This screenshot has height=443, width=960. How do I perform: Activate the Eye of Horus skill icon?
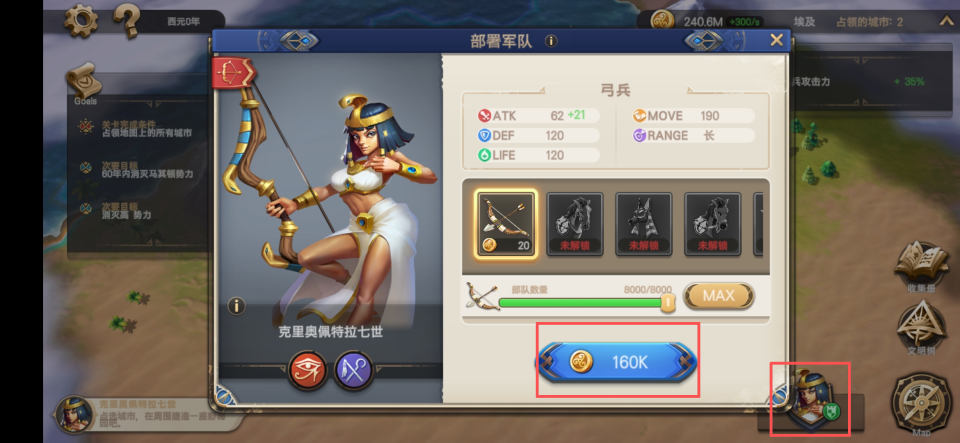point(308,370)
